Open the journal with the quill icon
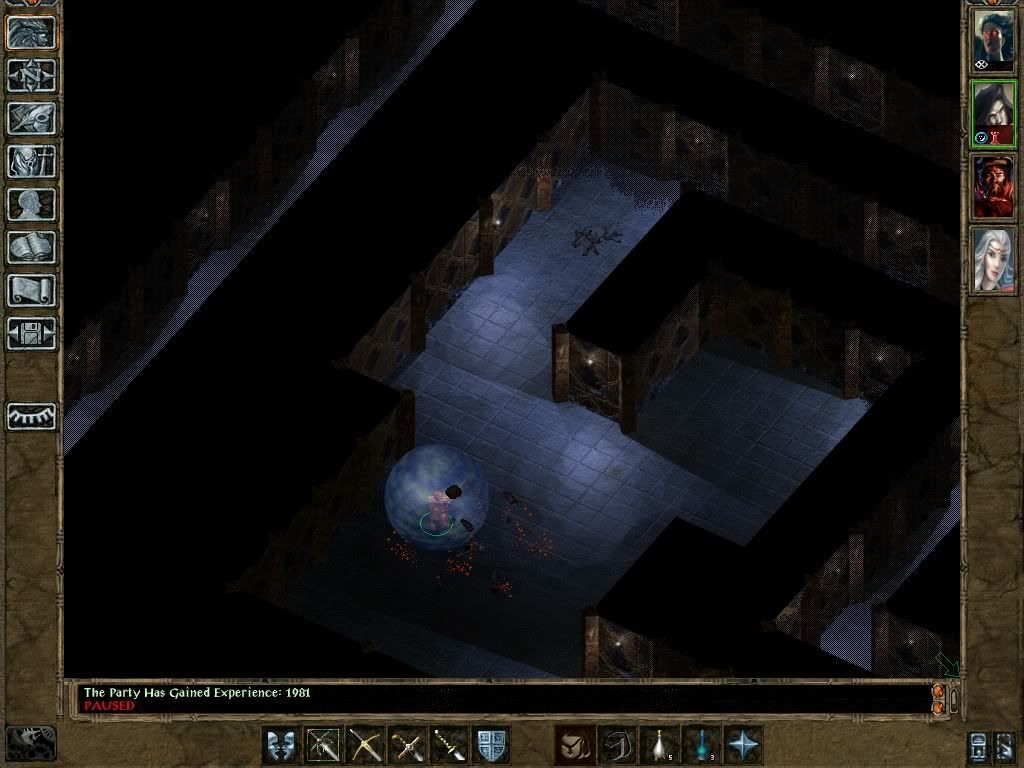This screenshot has height=768, width=1024. 31,117
